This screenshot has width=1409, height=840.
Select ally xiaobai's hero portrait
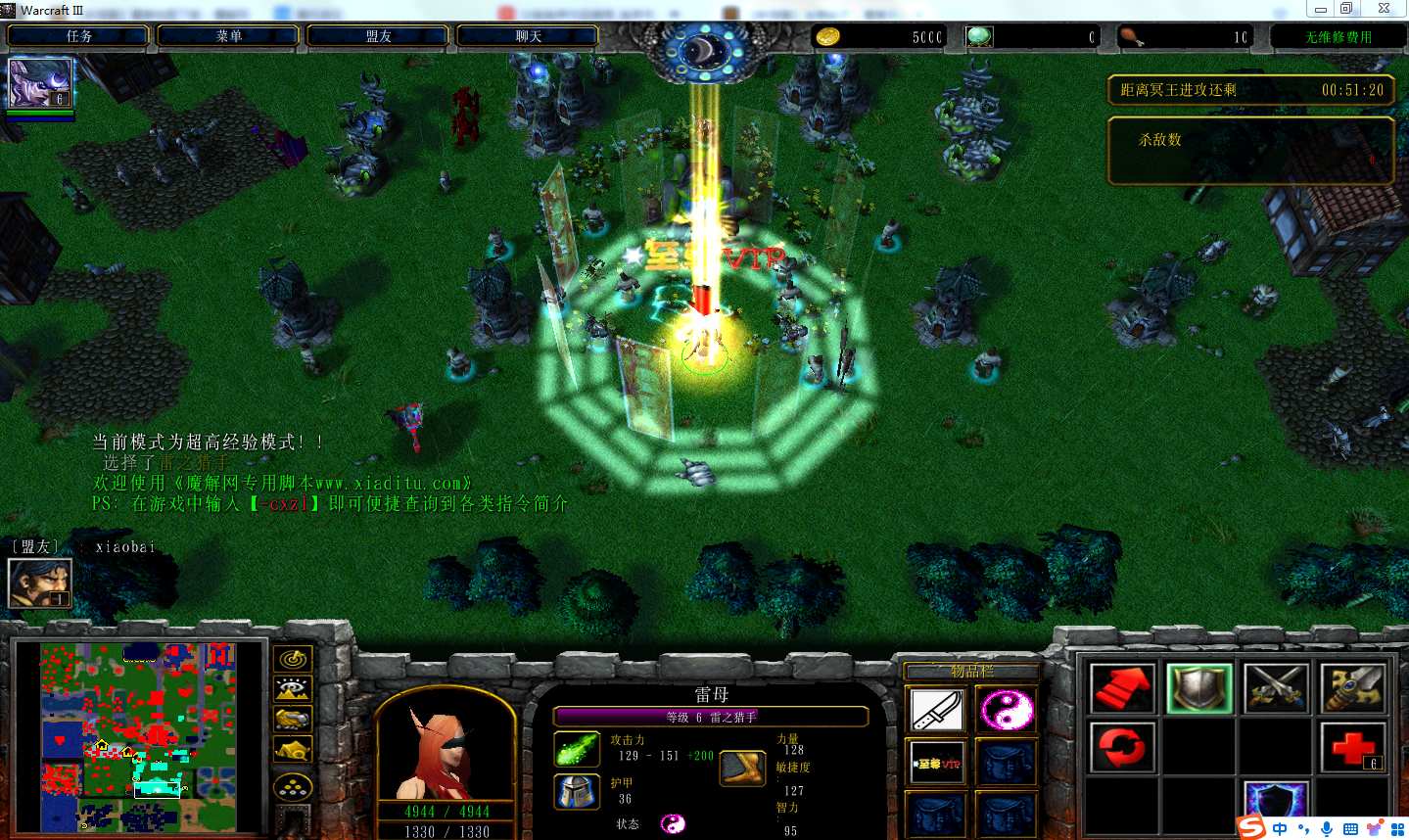39,582
